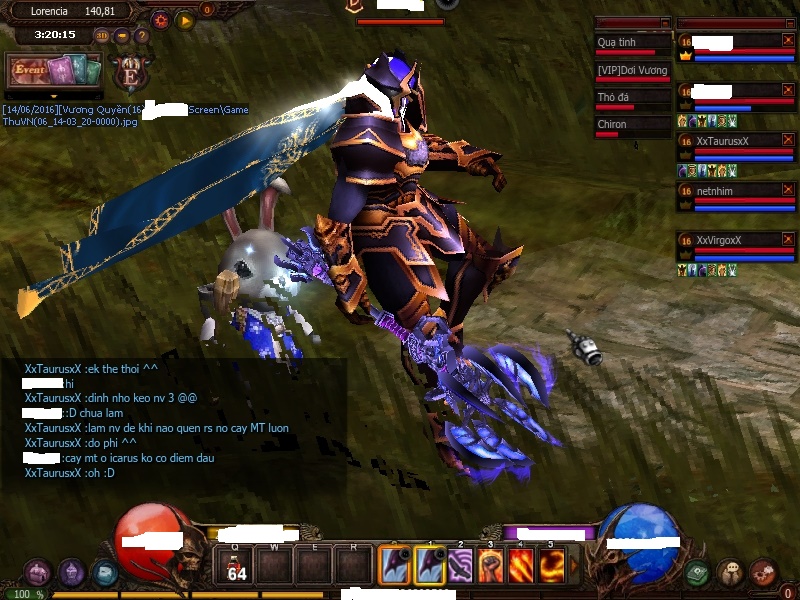Open the question mark help button
Screen dimensions: 800x600
click(142, 36)
